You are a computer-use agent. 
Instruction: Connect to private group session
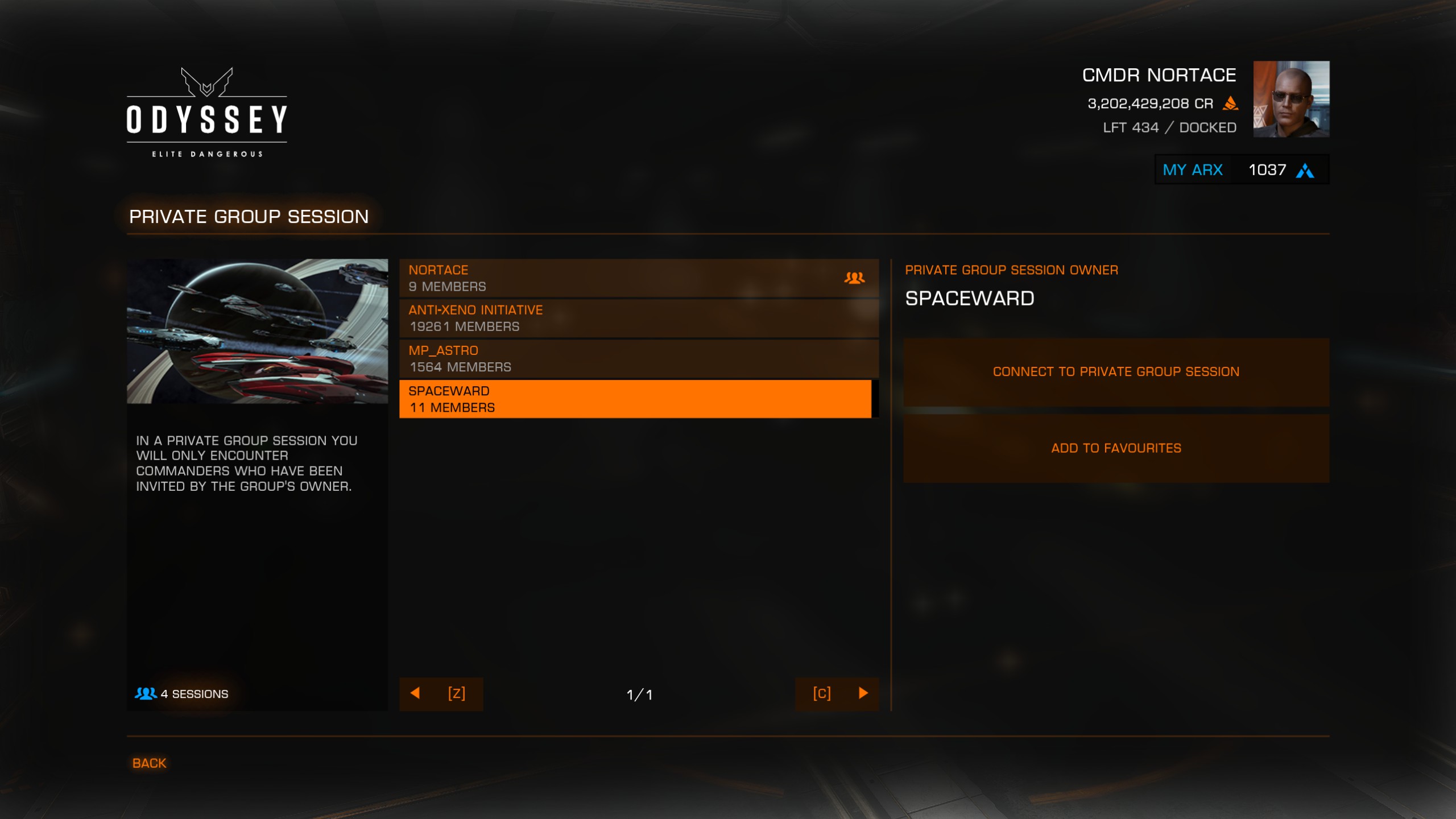click(1116, 372)
